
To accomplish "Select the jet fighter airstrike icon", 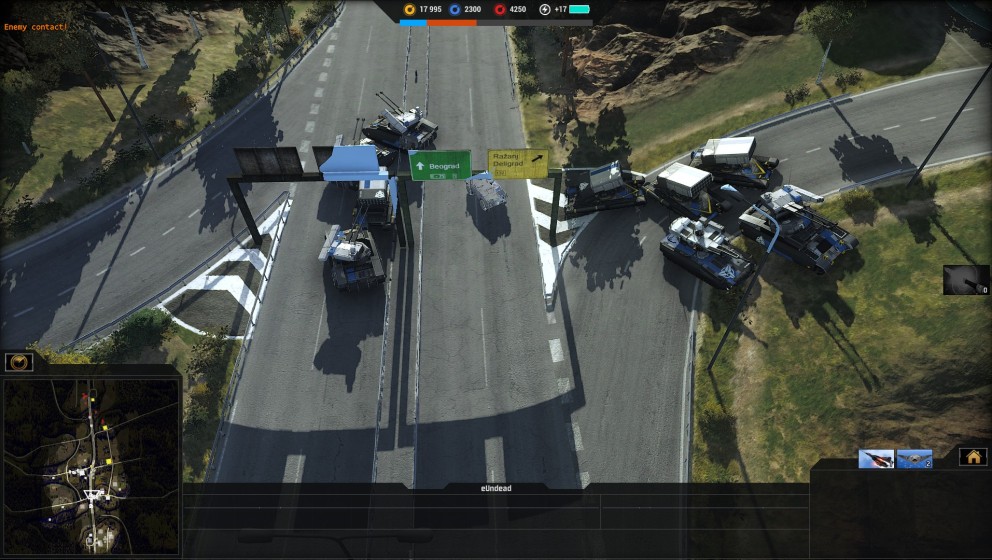I will (x=876, y=459).
